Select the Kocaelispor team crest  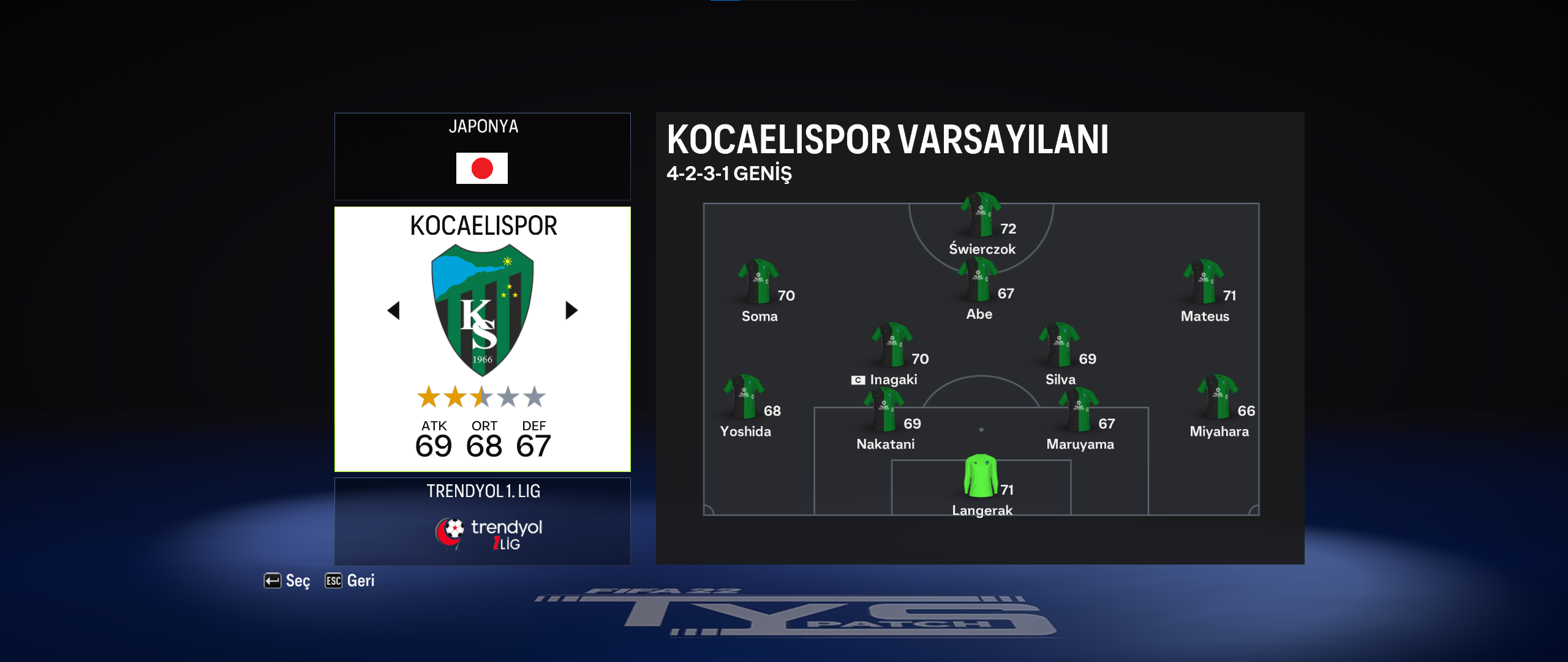point(483,310)
